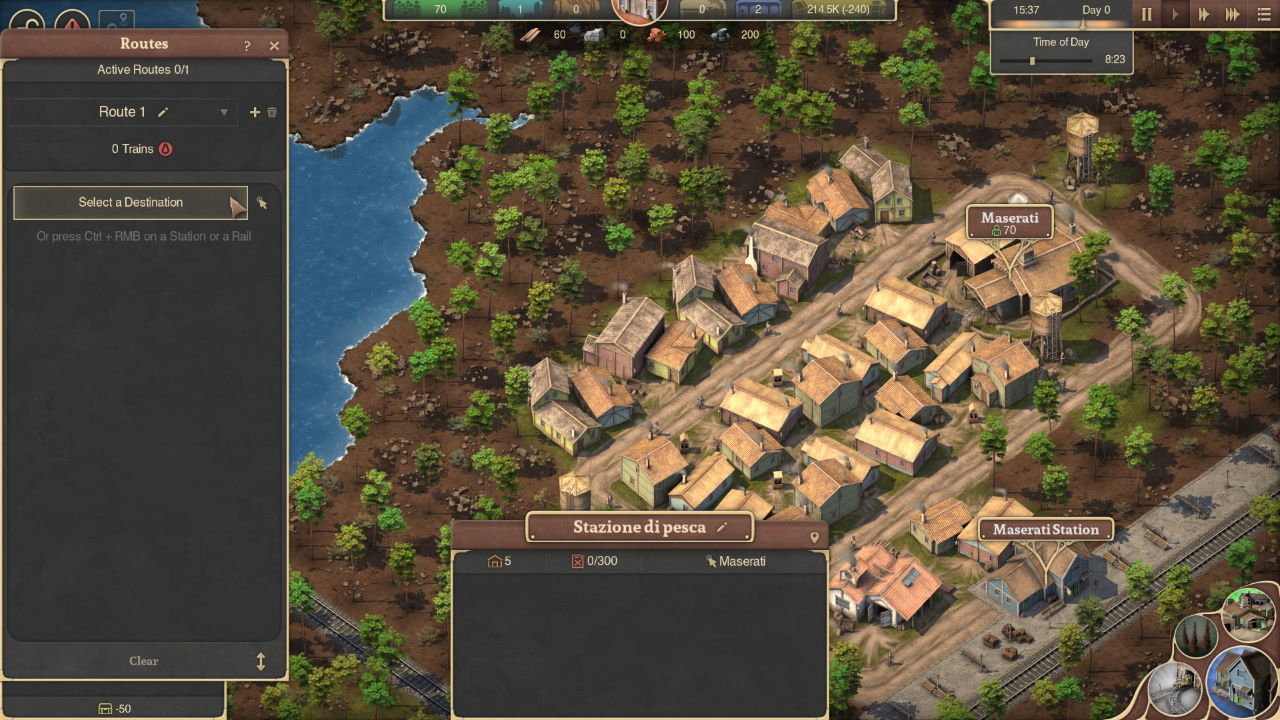Rename Route 1 with the pencil icon
The width and height of the screenshot is (1280, 720).
163,112
